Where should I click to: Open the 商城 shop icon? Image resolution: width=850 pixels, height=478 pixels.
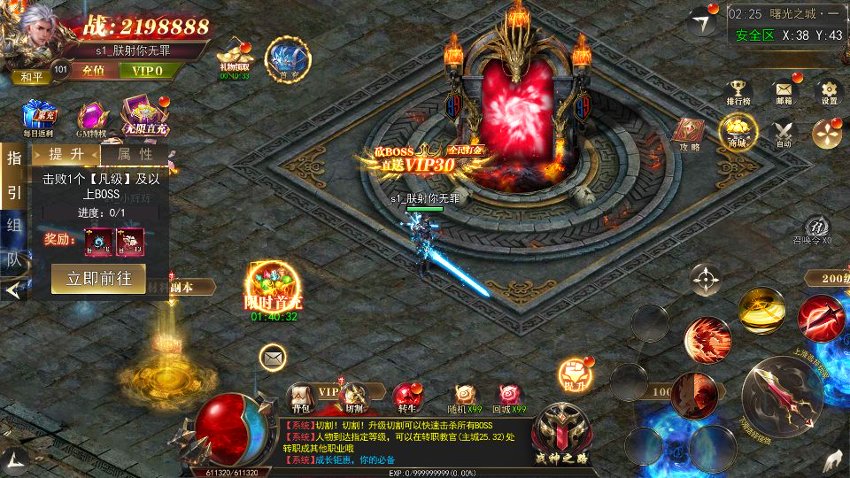pos(737,131)
